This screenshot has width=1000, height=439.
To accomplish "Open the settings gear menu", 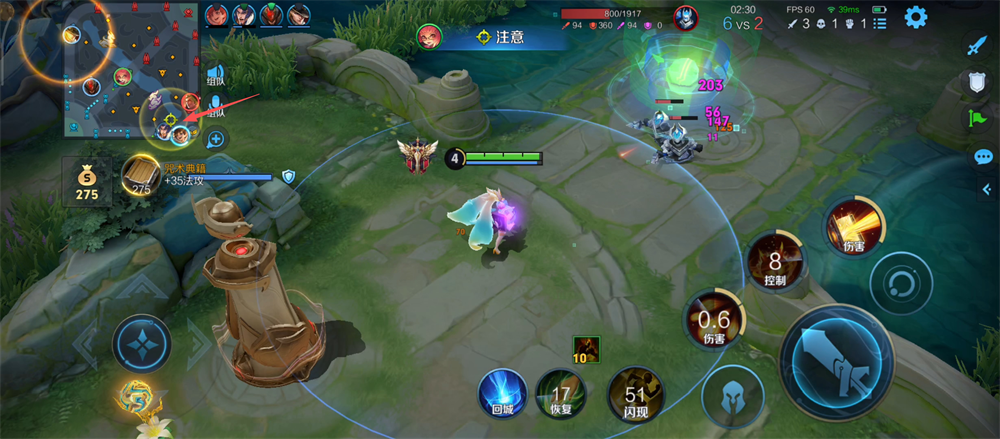I will coord(915,17).
